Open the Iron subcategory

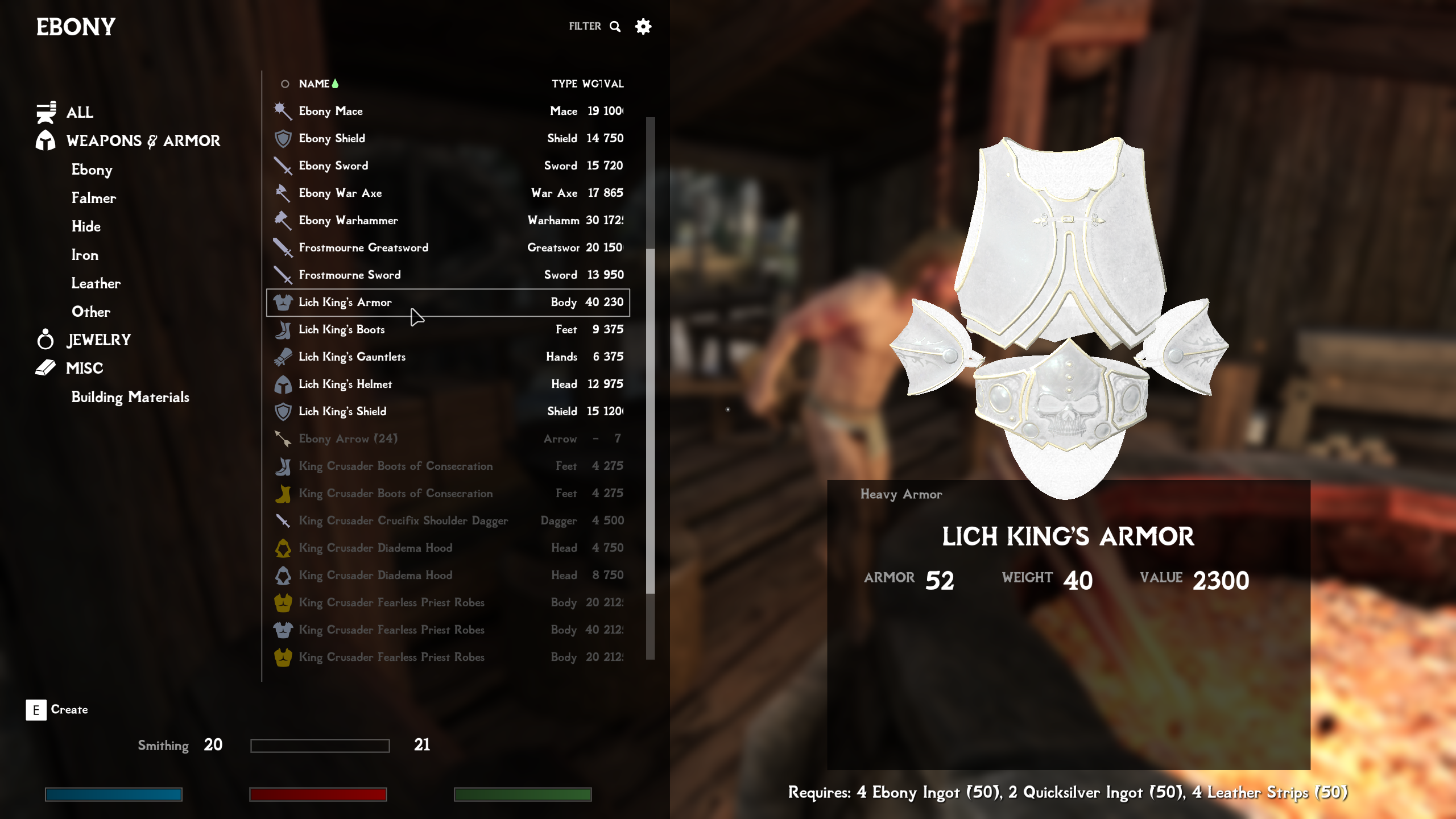(x=85, y=255)
